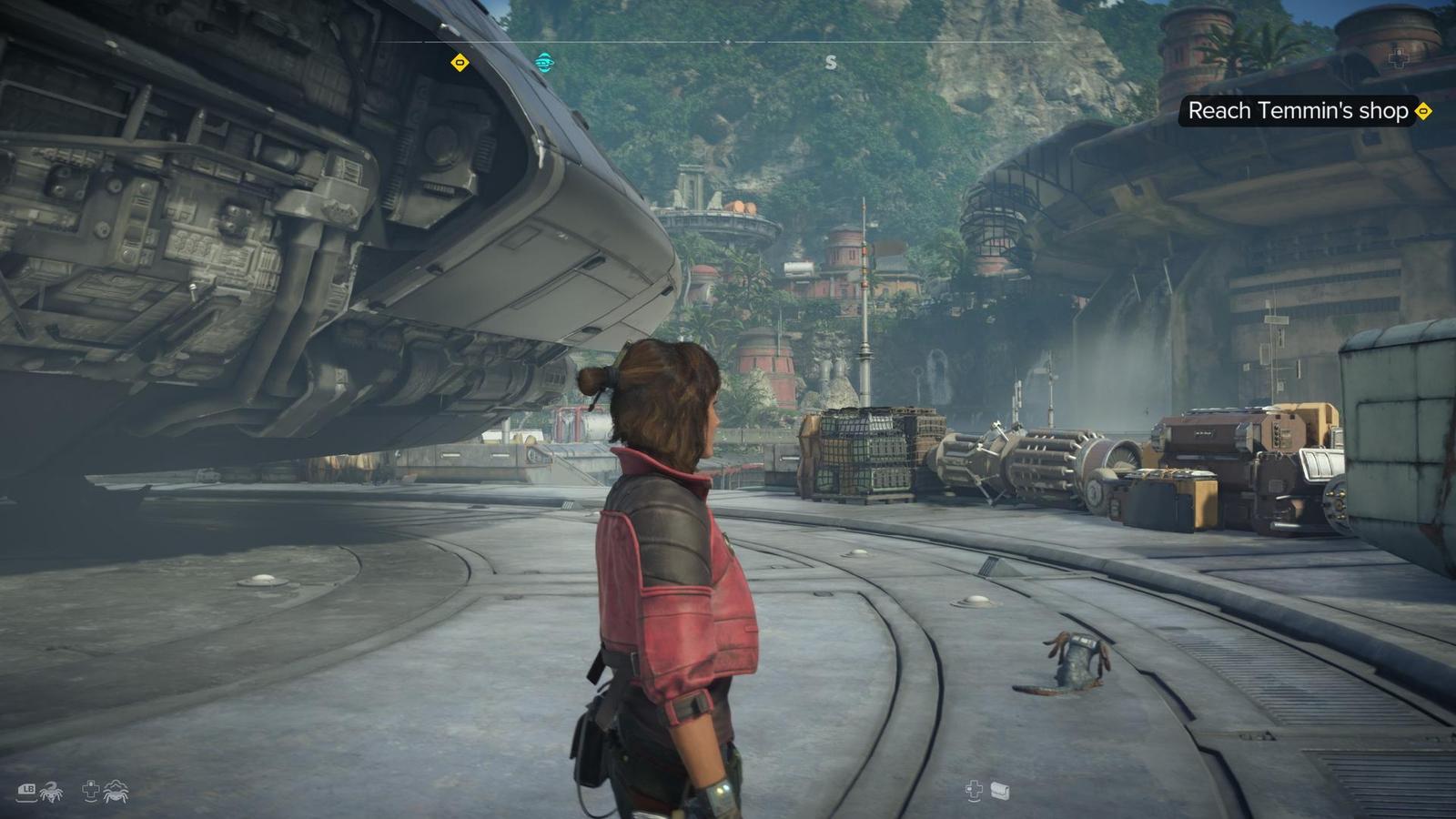1456x819 pixels.
Task: Select the Nix crab-shaped ability icon
Action: pos(116,792)
